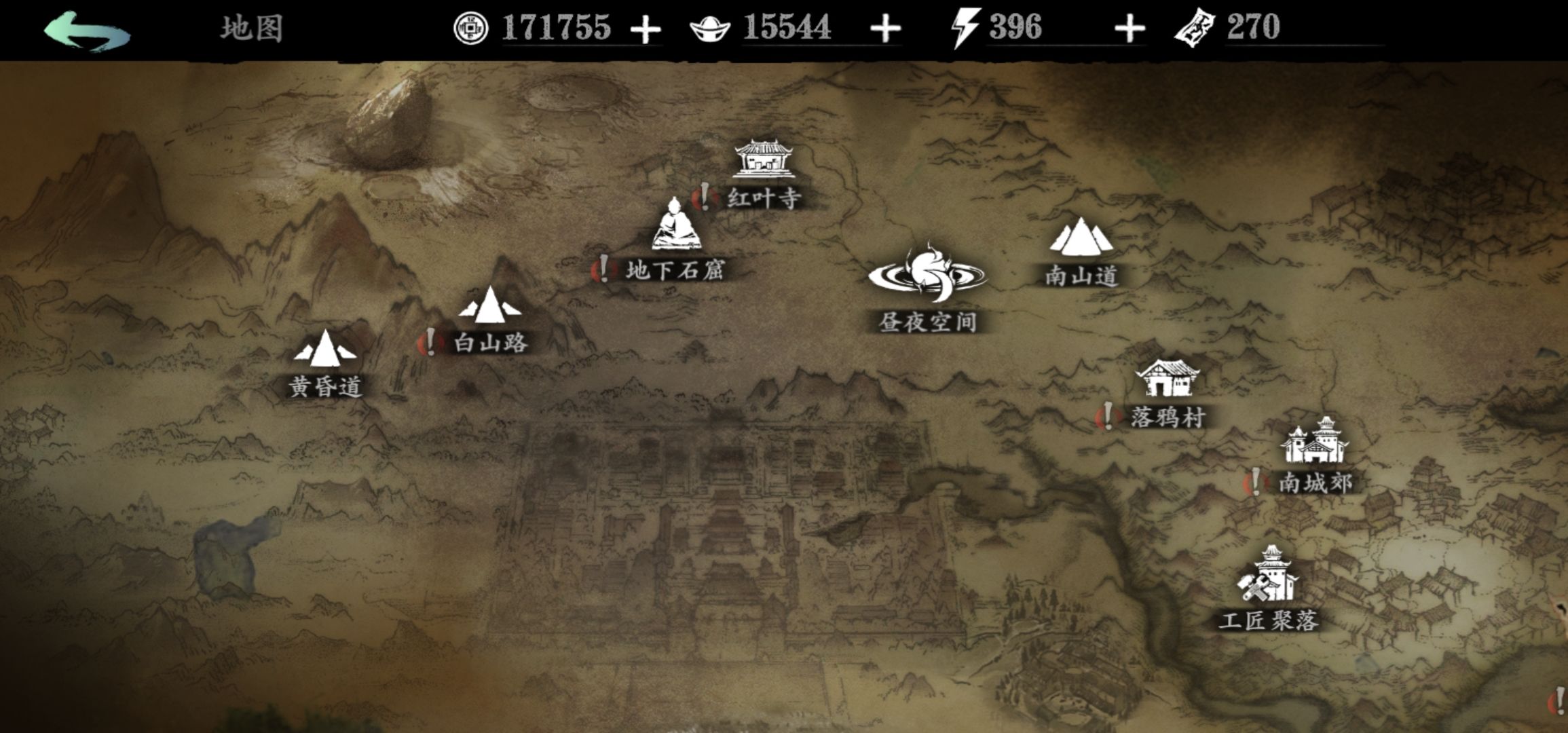Add more copper coins with plus button
Image resolution: width=1568 pixels, height=733 pixels.
pos(645,30)
